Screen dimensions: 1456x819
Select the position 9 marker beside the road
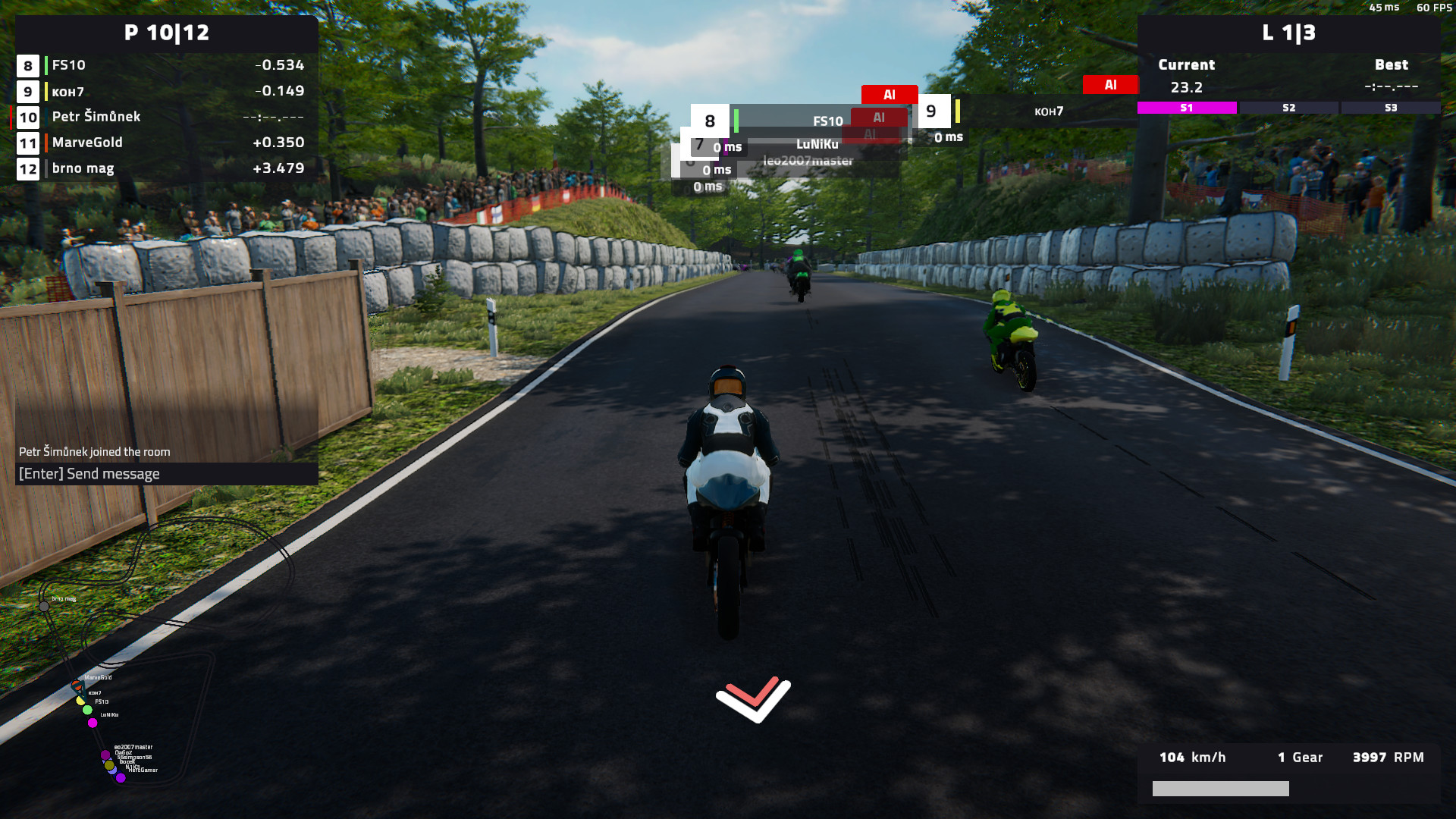pyautogui.click(x=931, y=111)
